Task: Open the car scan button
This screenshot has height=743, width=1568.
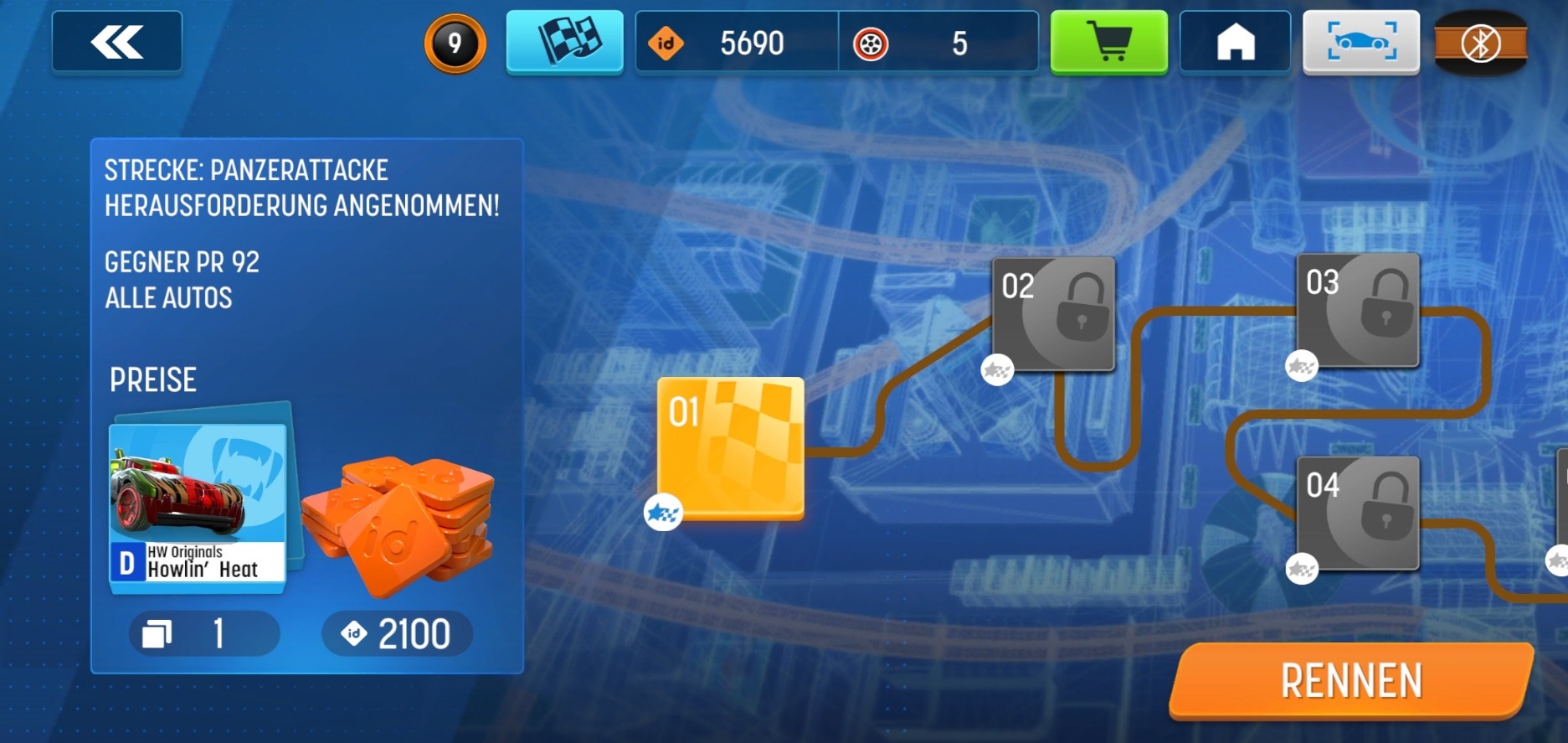Action: [x=1360, y=42]
